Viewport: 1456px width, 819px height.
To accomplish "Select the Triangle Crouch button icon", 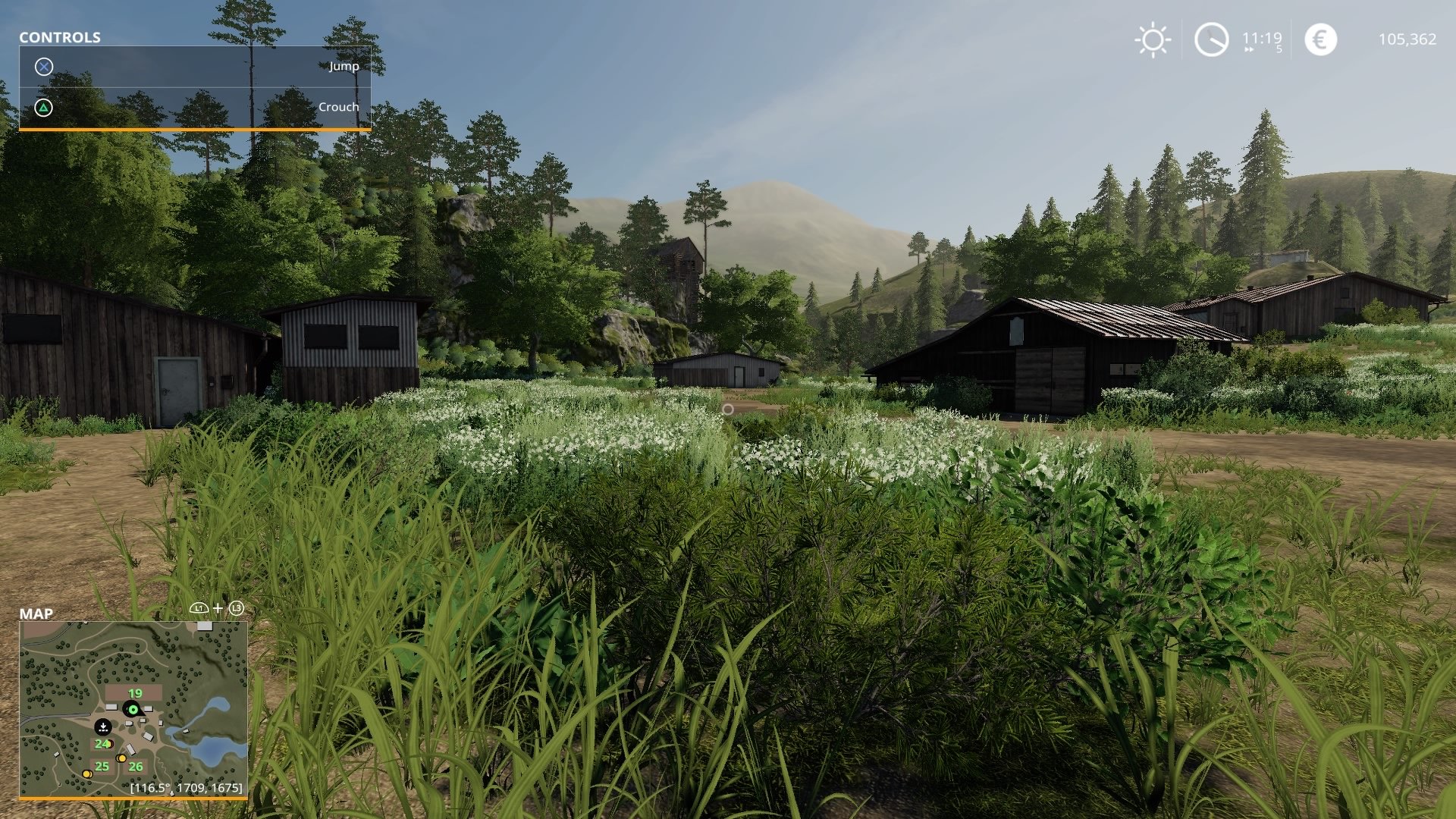I will point(45,107).
